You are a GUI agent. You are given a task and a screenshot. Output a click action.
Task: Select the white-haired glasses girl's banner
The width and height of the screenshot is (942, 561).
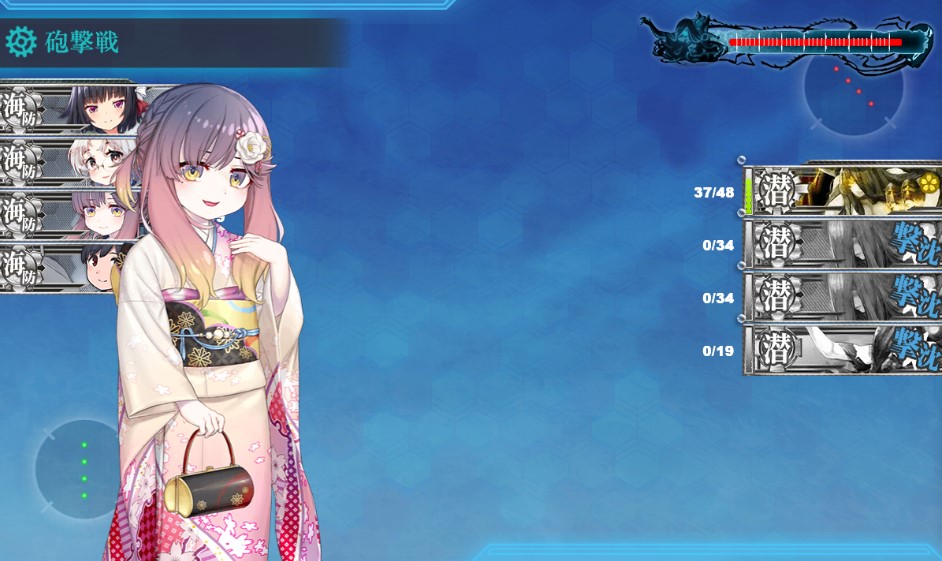[70, 160]
